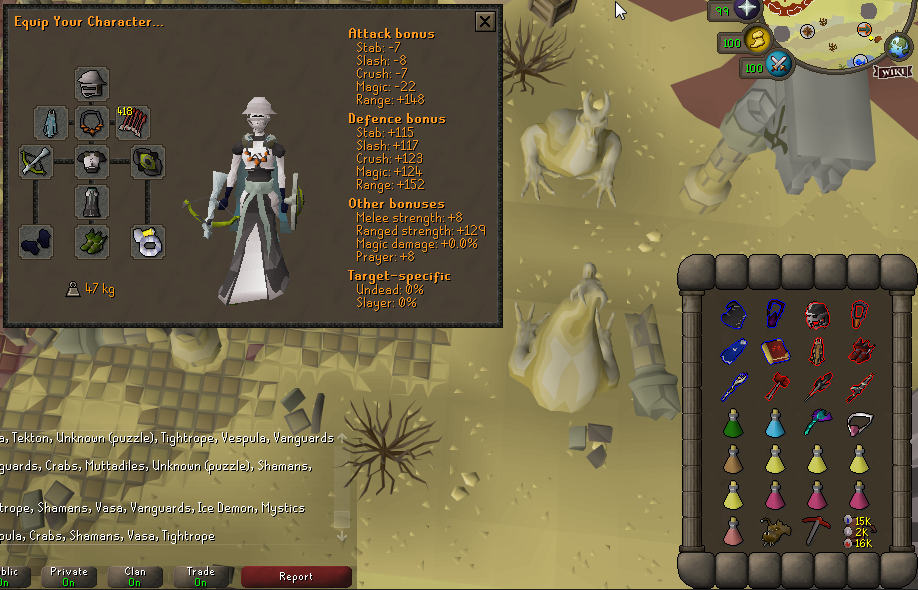Click the necklace equipment slot
This screenshot has height=590, width=918.
click(92, 123)
